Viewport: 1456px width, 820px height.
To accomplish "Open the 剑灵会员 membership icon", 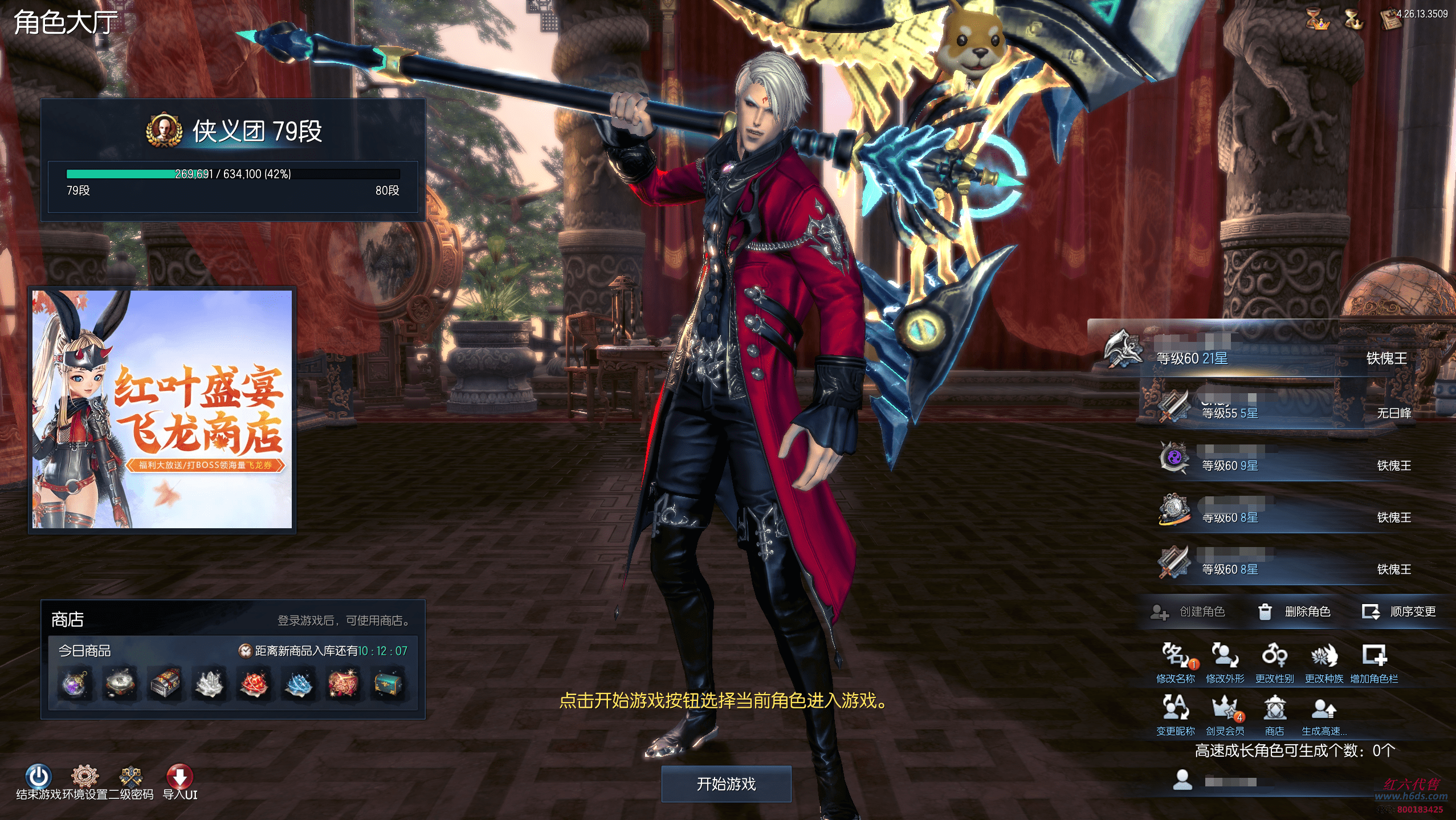I will (1225, 713).
